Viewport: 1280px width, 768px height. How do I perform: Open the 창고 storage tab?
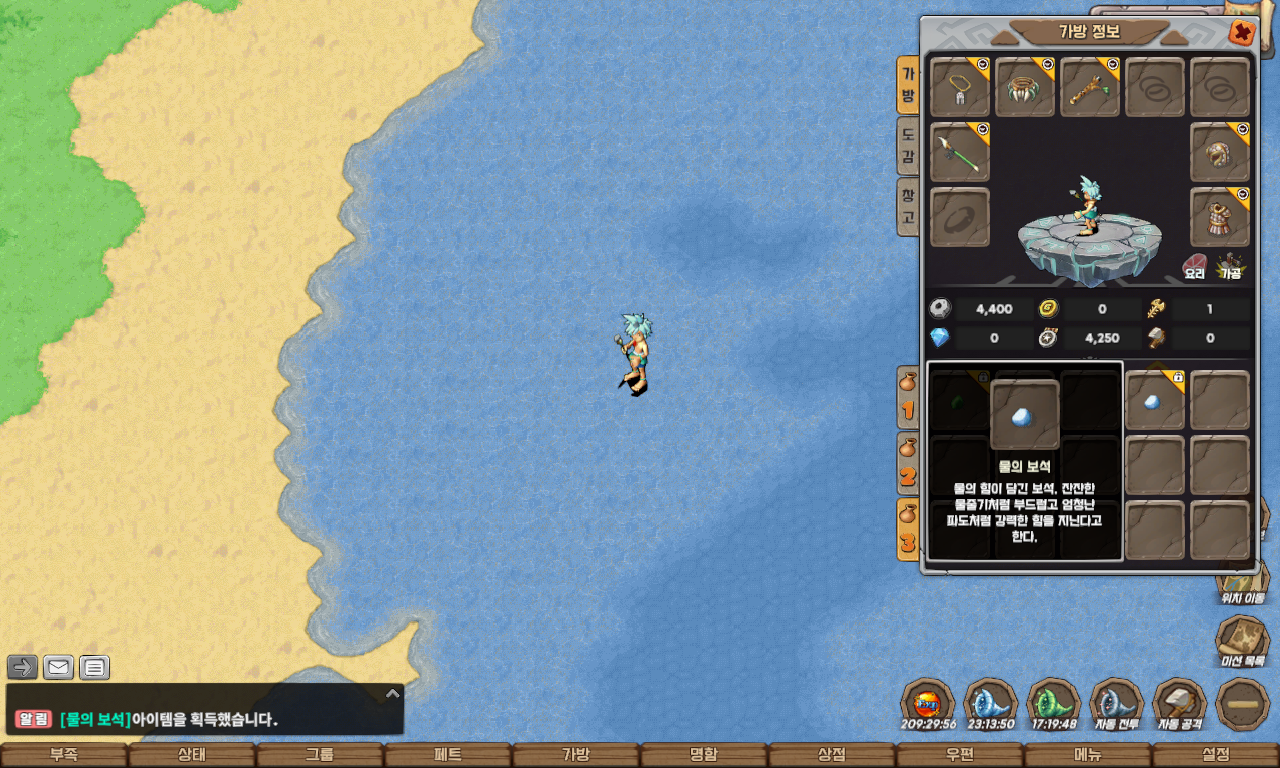908,207
